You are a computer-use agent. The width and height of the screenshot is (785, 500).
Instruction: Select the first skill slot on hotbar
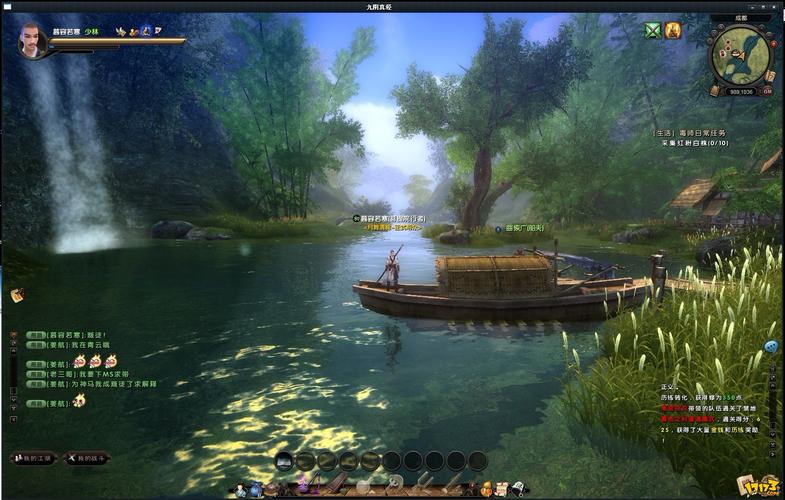[284, 460]
